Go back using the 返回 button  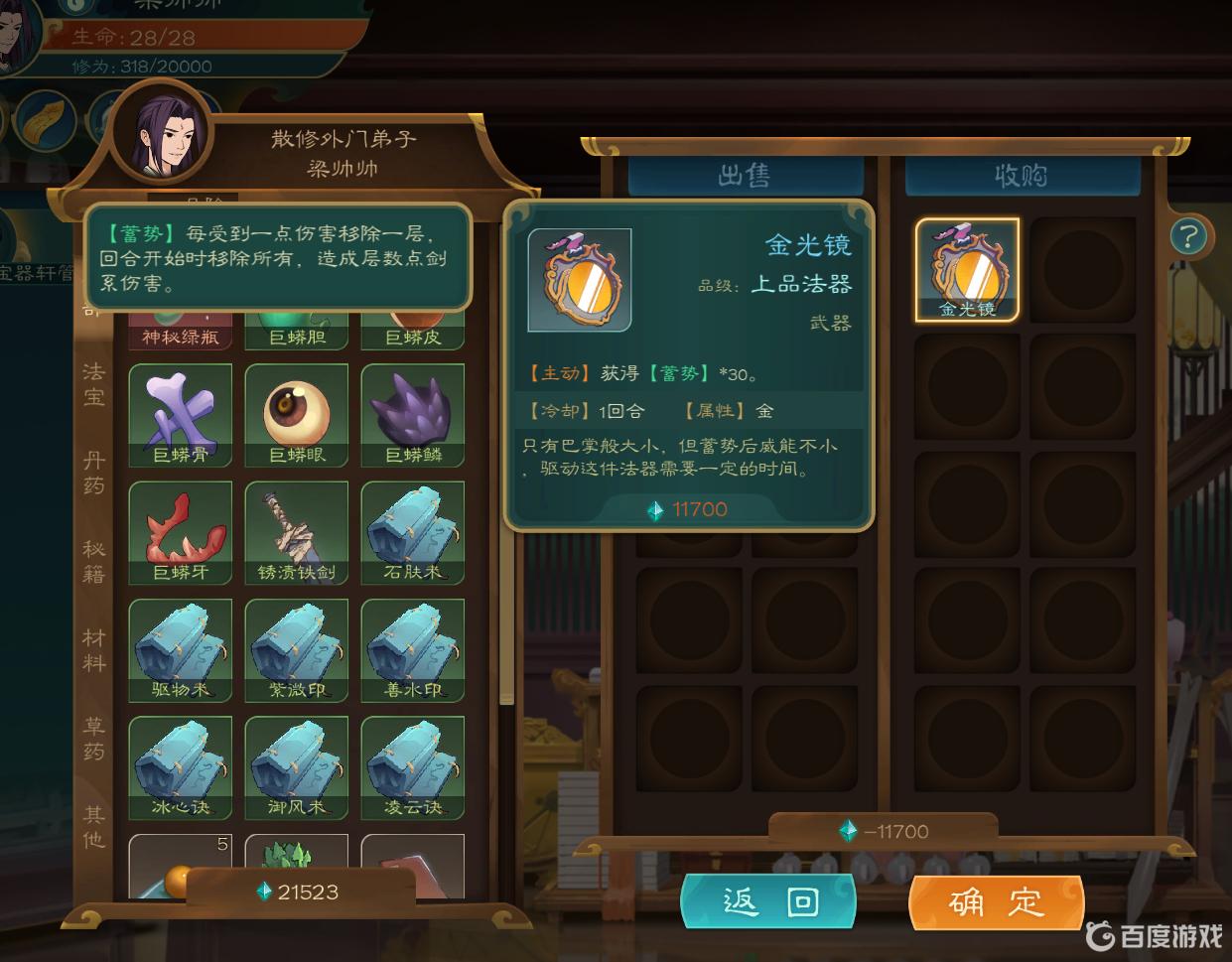pyautogui.click(x=768, y=901)
